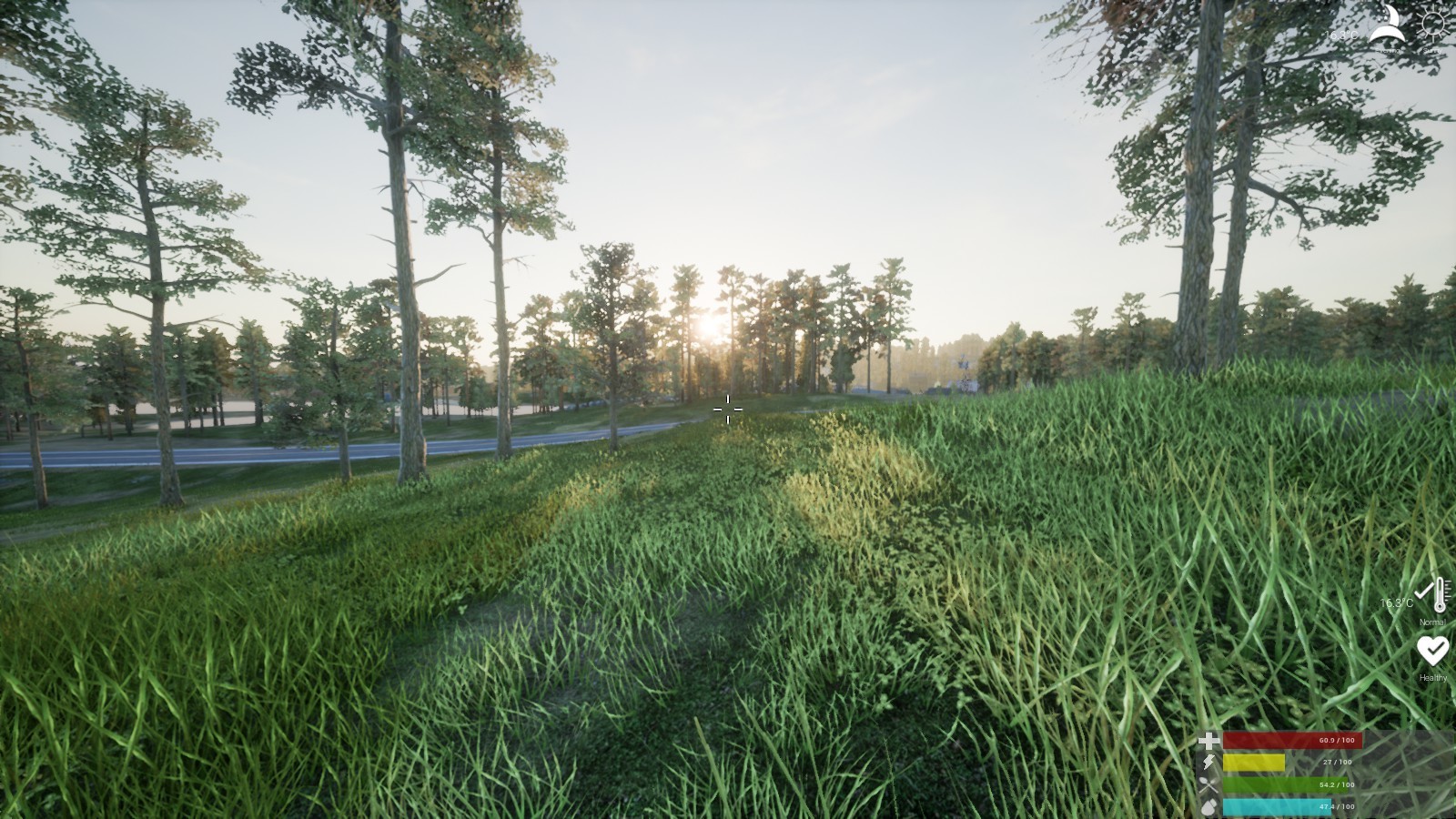Toggle the checkmark on the thermometer indicator
Screen dimensions: 1456x819
[x=1422, y=593]
